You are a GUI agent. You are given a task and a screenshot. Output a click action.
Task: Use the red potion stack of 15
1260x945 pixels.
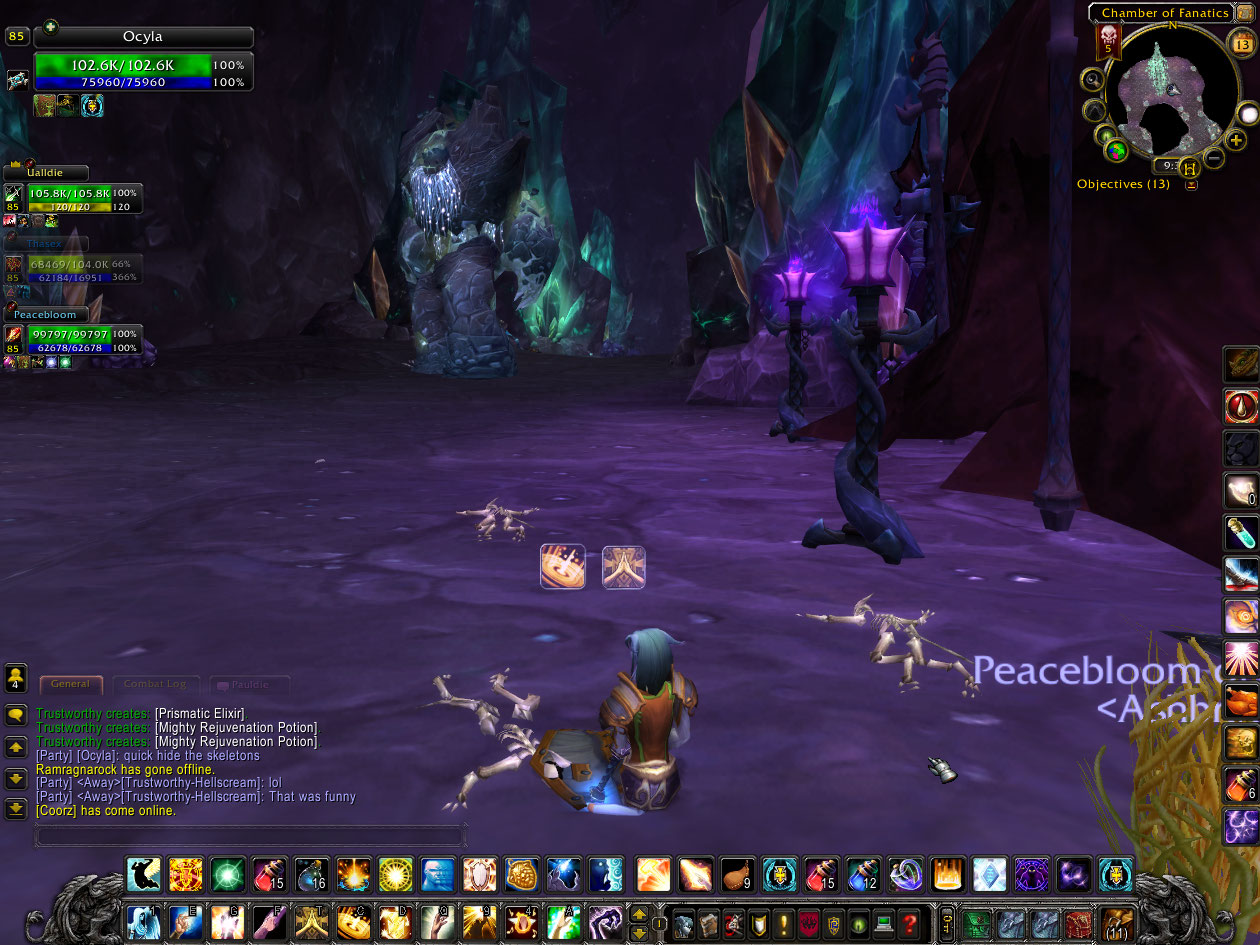pyautogui.click(x=269, y=874)
